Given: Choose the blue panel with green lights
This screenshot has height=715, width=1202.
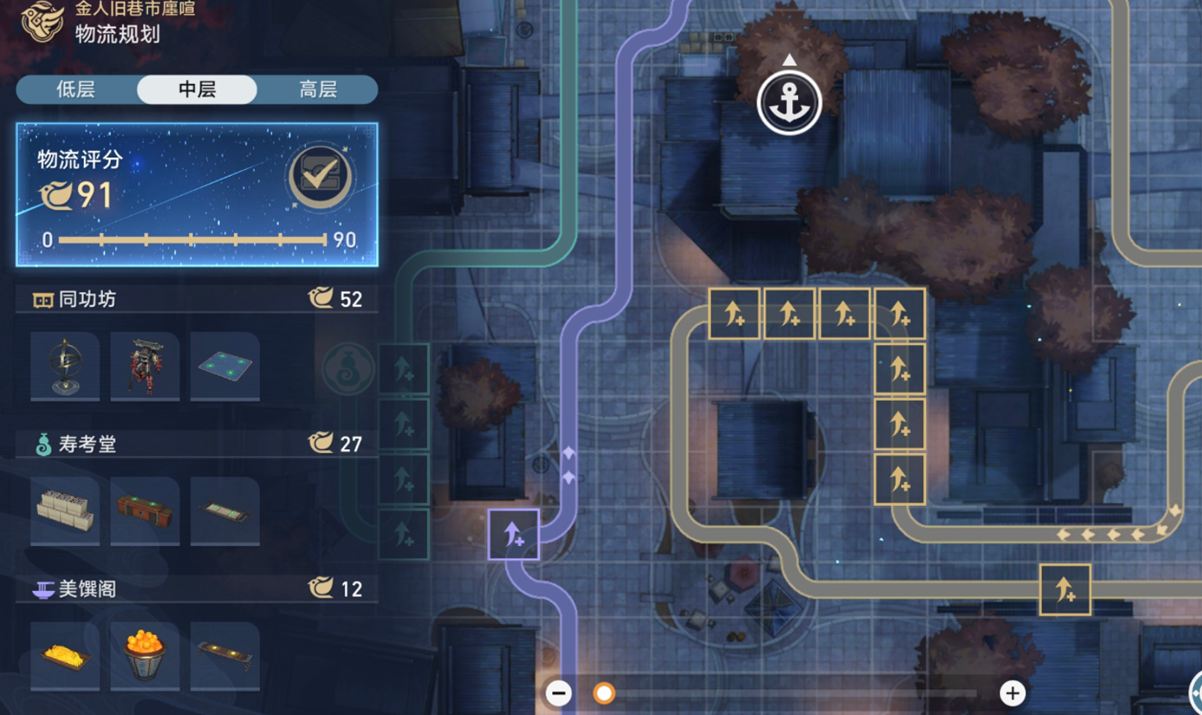Looking at the screenshot, I should pyautogui.click(x=225, y=367).
